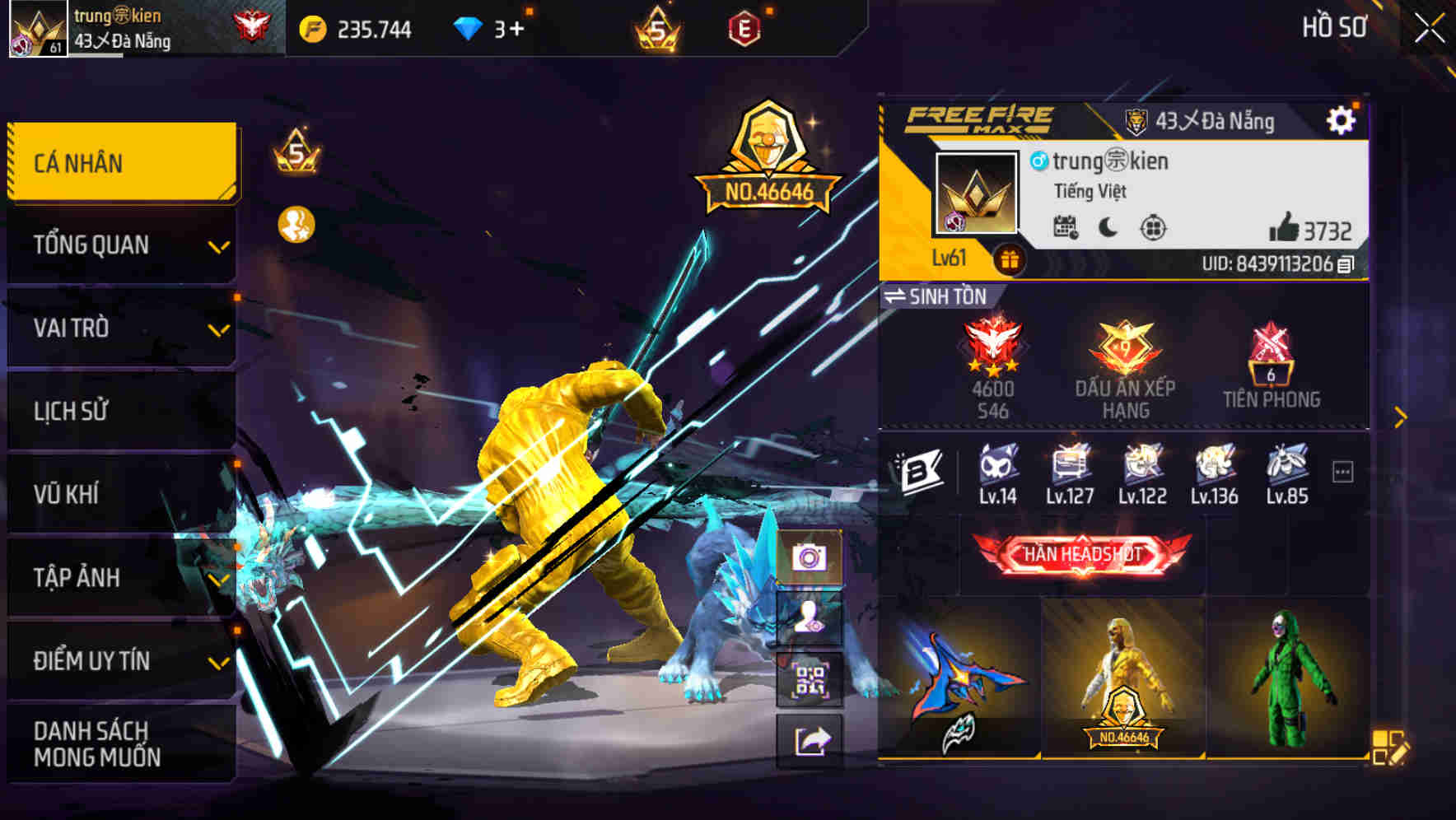Open the VŨ KHÍ tab
The width and height of the screenshot is (1456, 820).
click(122, 494)
